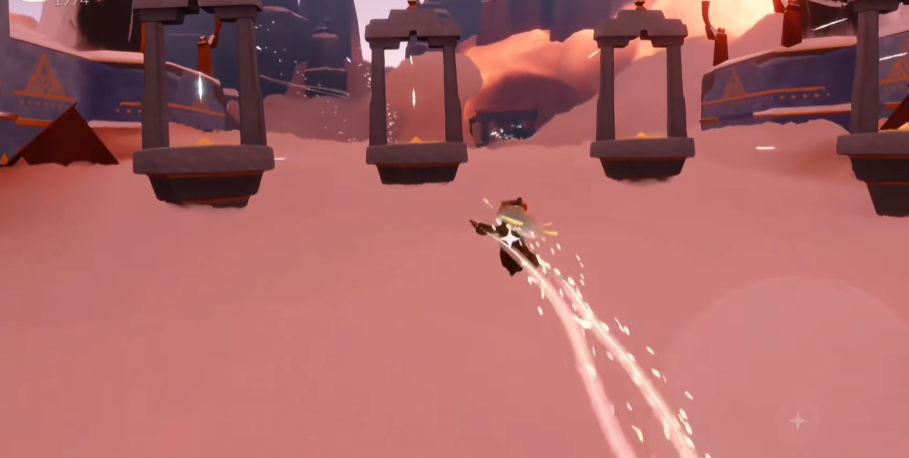Viewport: 909px width, 458px height.
Task: Tap the faint four-point star button
Action: (797, 420)
